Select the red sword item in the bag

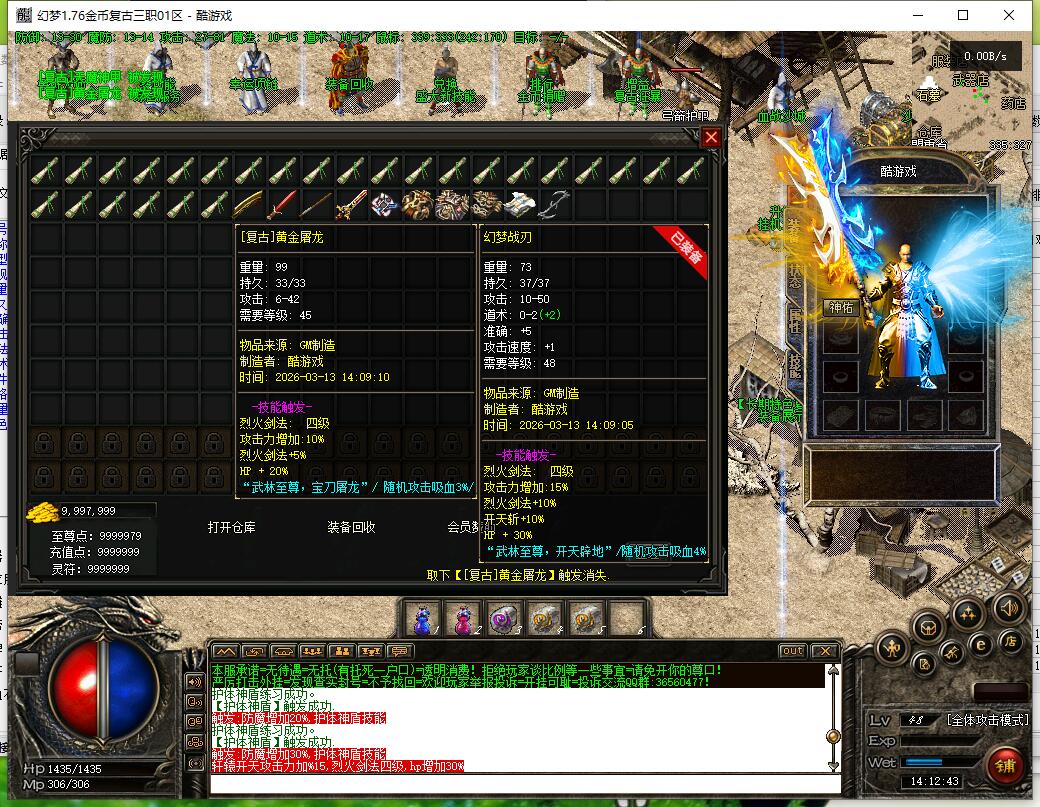pos(282,204)
